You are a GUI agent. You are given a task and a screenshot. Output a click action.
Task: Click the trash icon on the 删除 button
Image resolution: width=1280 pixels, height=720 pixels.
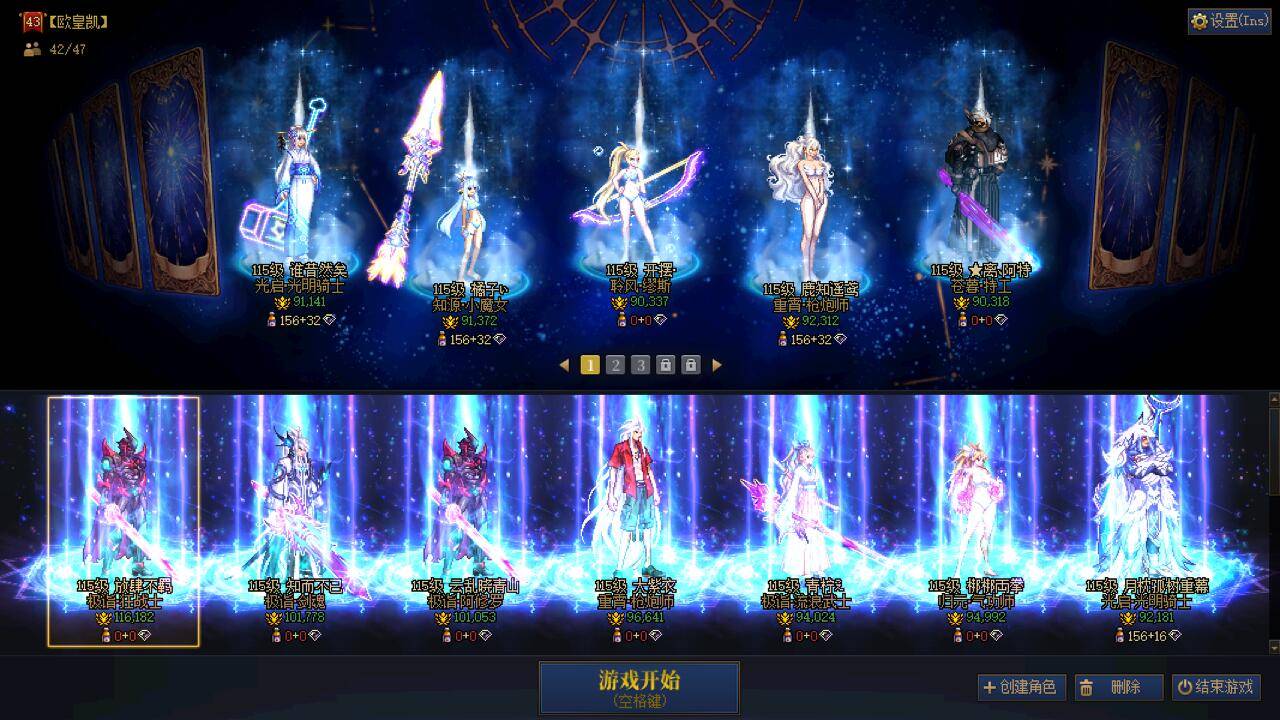pos(1086,687)
